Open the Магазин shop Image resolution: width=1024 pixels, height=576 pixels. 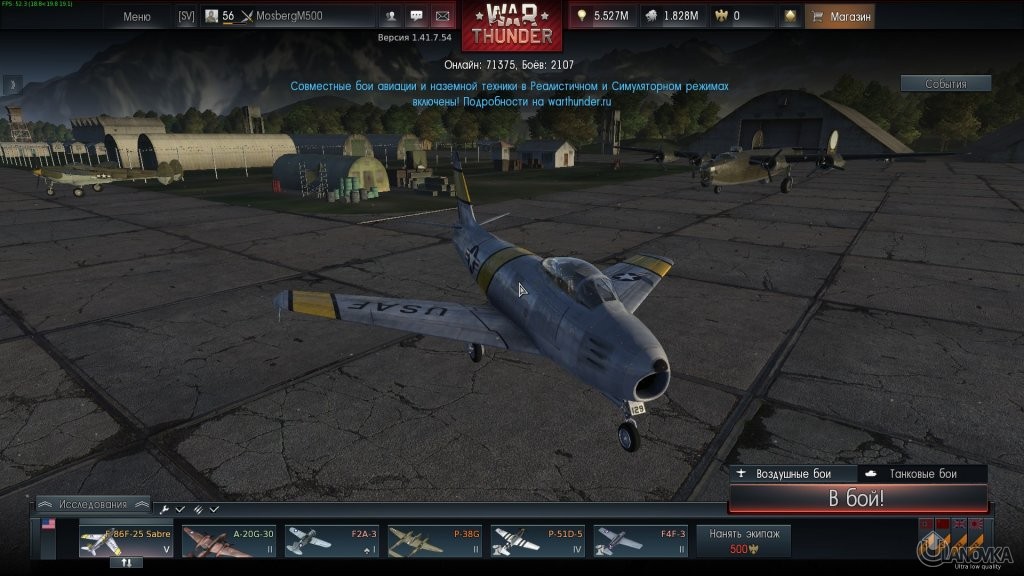click(840, 16)
